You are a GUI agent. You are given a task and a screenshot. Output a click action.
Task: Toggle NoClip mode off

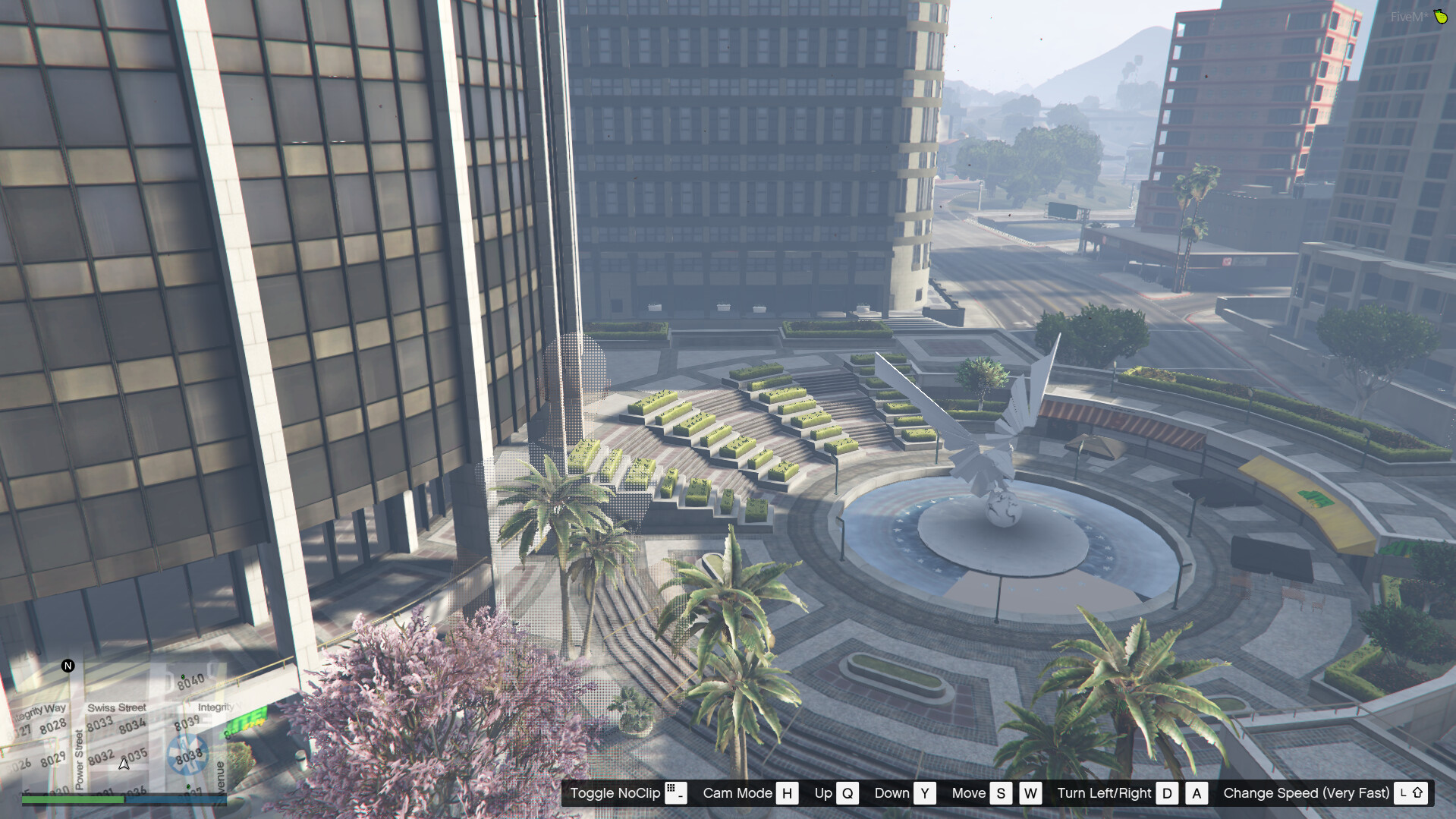(x=615, y=793)
